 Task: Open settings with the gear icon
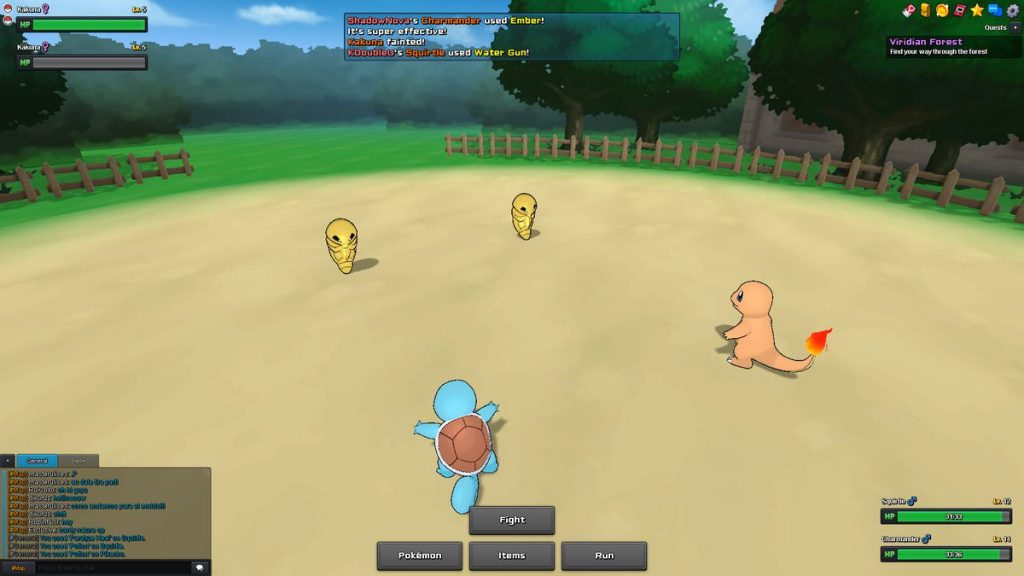[1012, 10]
